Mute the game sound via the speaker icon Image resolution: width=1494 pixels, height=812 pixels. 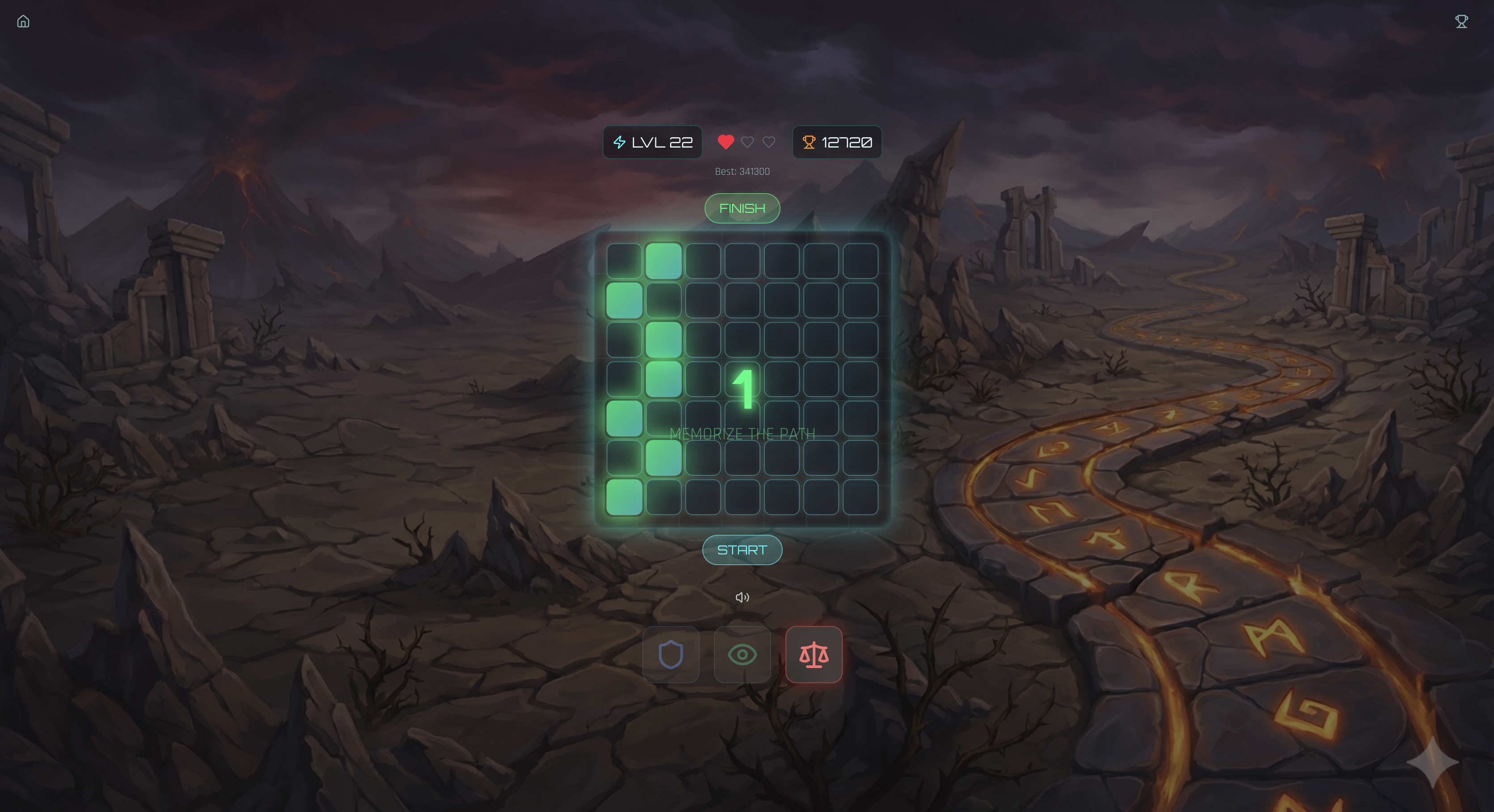743,597
